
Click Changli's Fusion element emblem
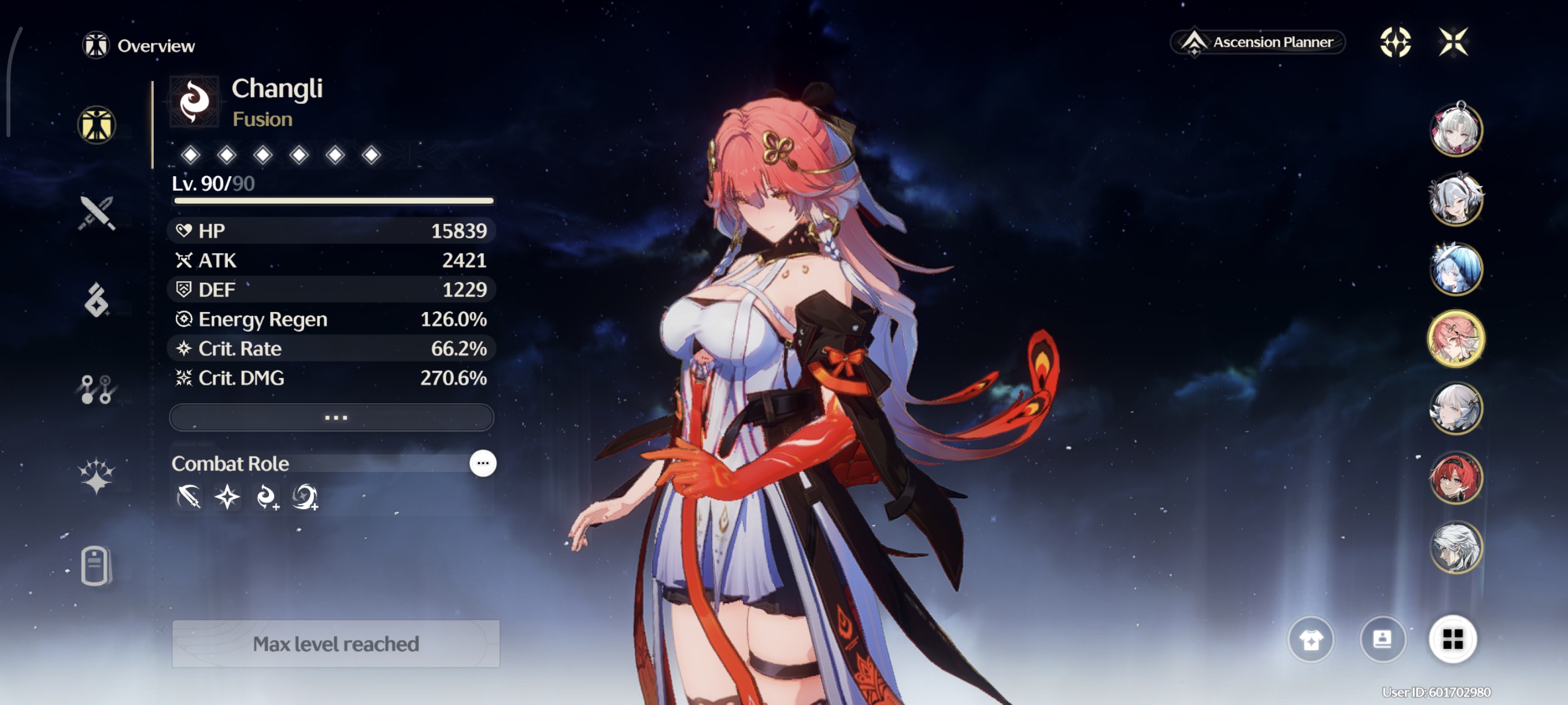click(194, 102)
